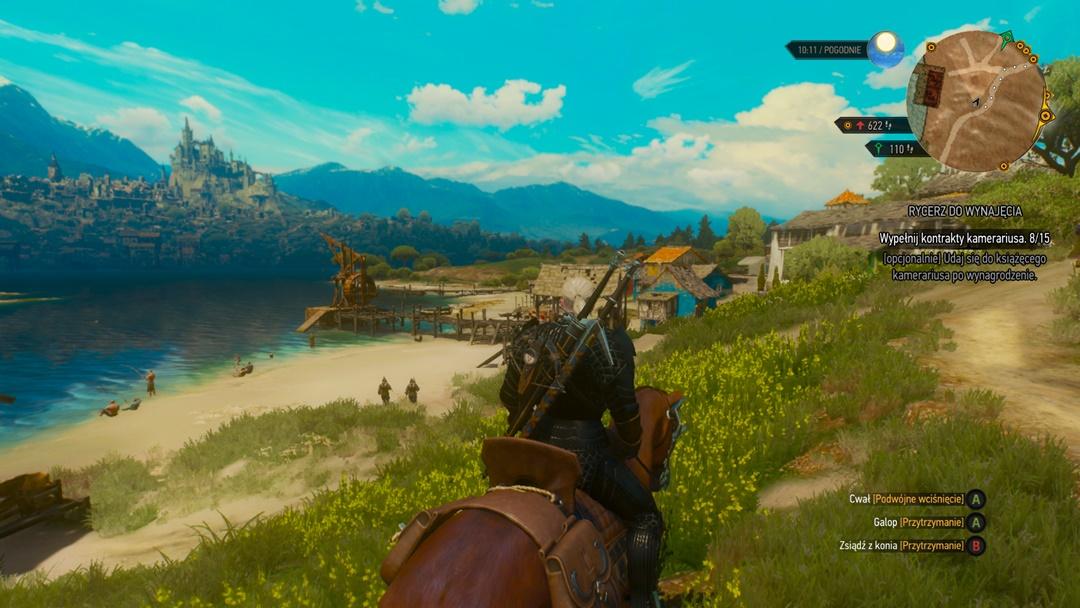The height and width of the screenshot is (608, 1080).
Task: Click the player arrow on the minimap
Action: pyautogui.click(x=974, y=102)
